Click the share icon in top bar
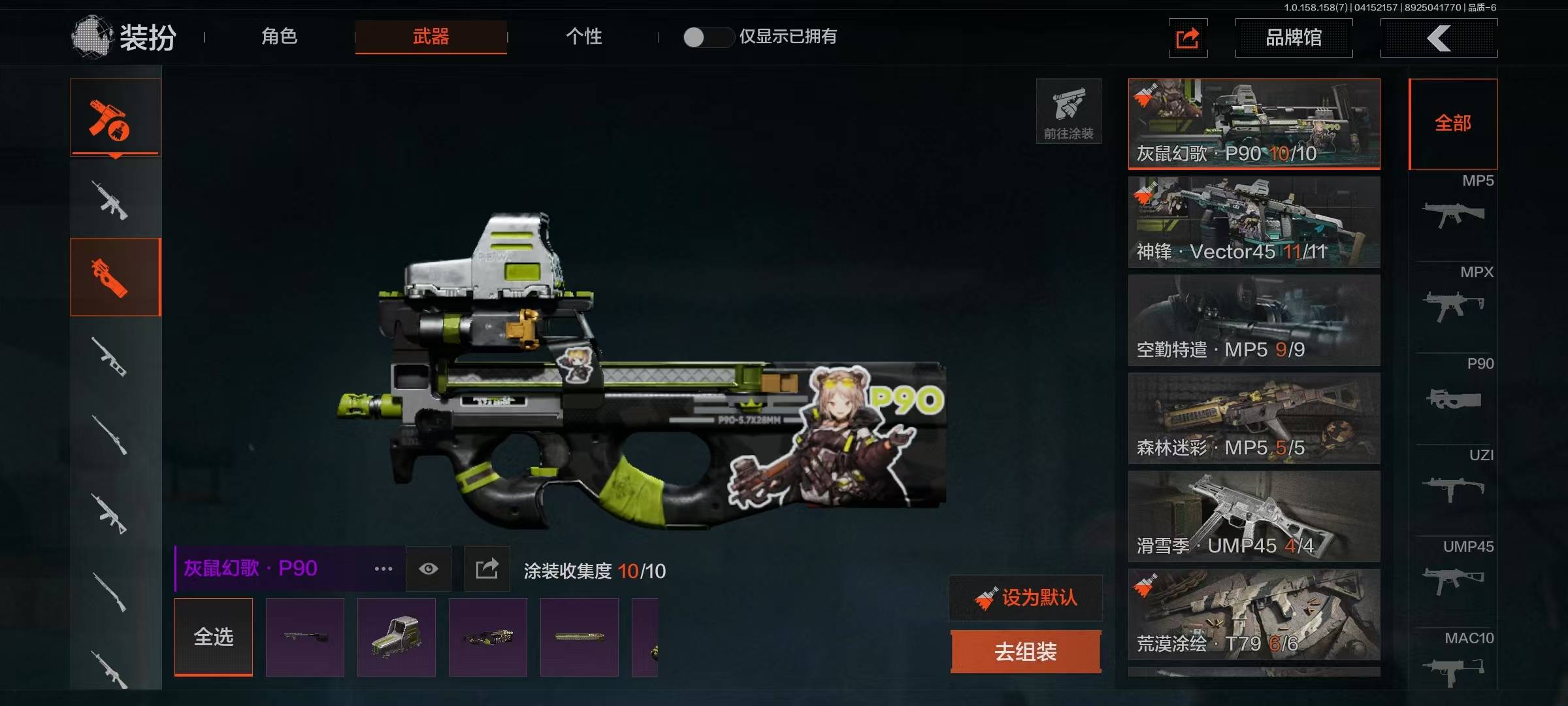 [1187, 38]
